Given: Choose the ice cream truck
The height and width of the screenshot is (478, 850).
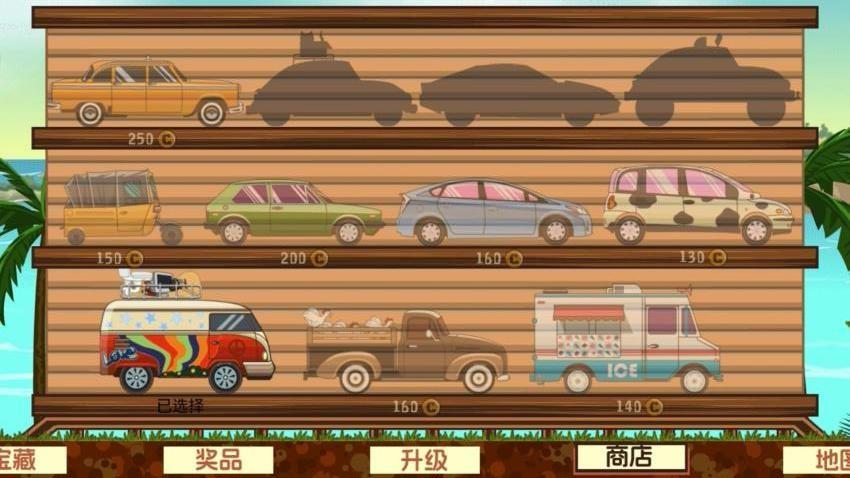Looking at the screenshot, I should pos(626,340).
